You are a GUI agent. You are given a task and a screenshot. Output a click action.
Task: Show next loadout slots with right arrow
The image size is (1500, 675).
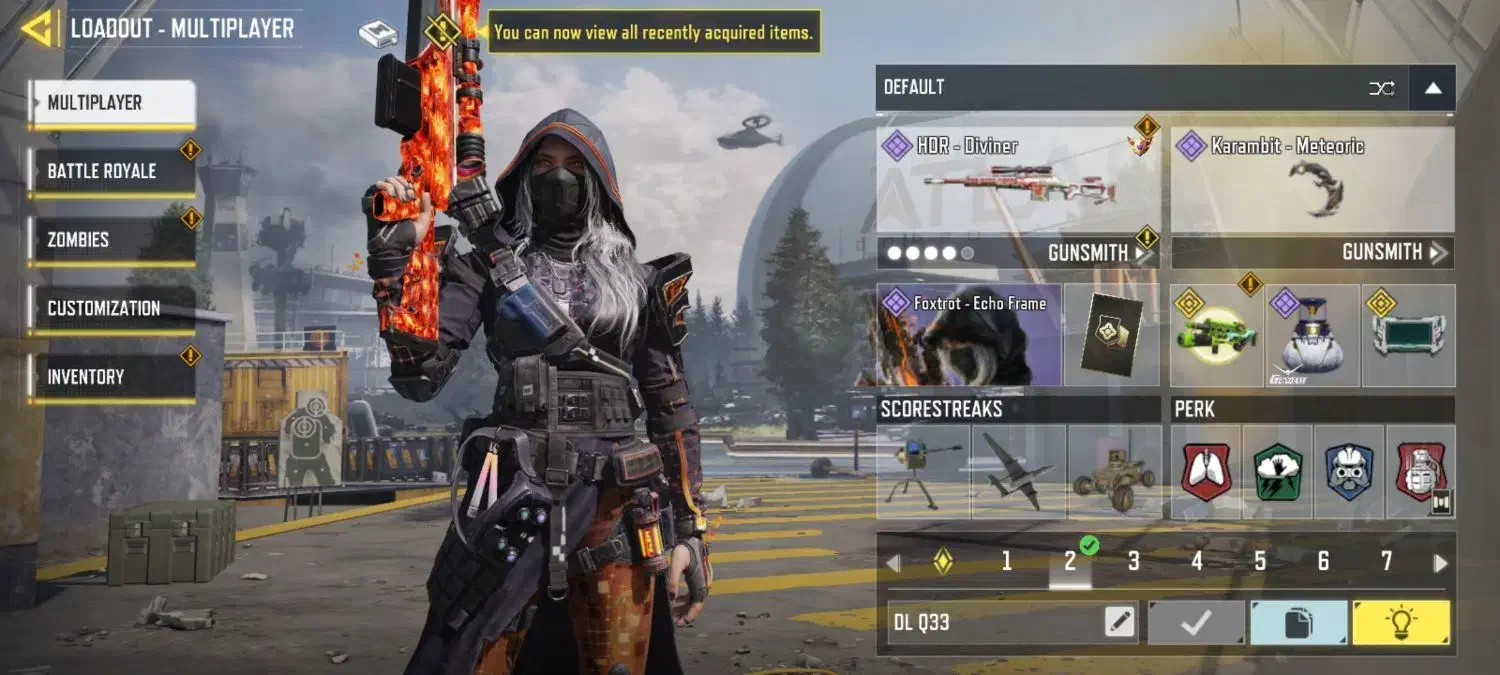[1440, 563]
